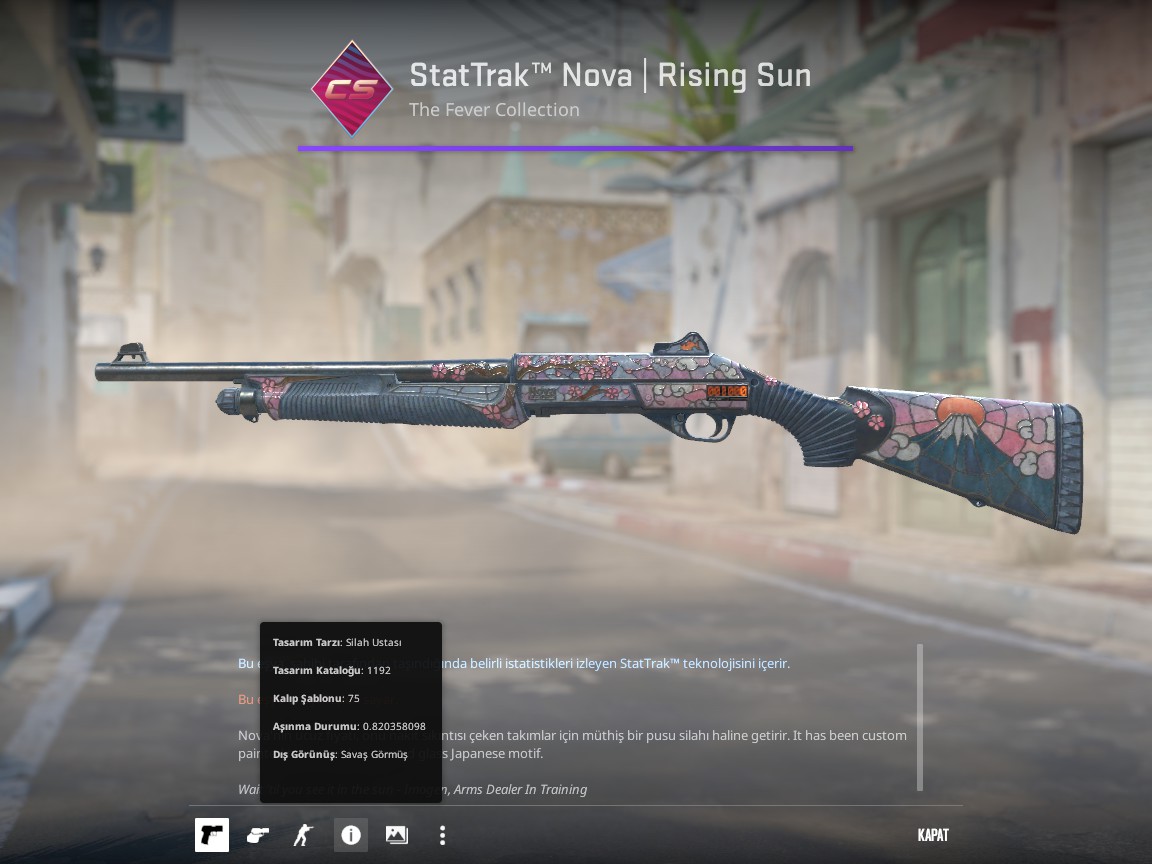
Task: Close the inspect screen with KAPAT
Action: click(932, 835)
